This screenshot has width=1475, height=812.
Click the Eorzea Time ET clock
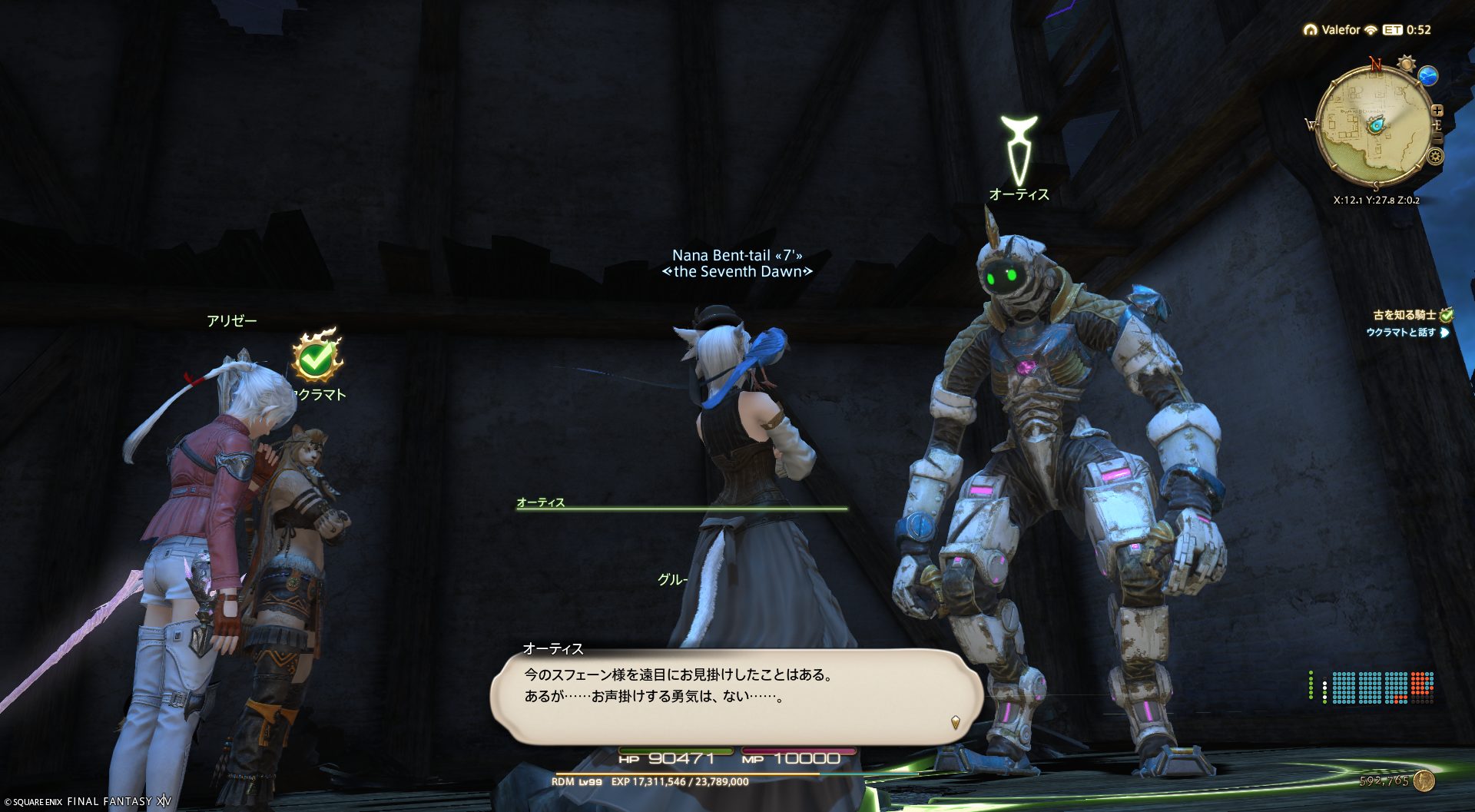click(1407, 30)
